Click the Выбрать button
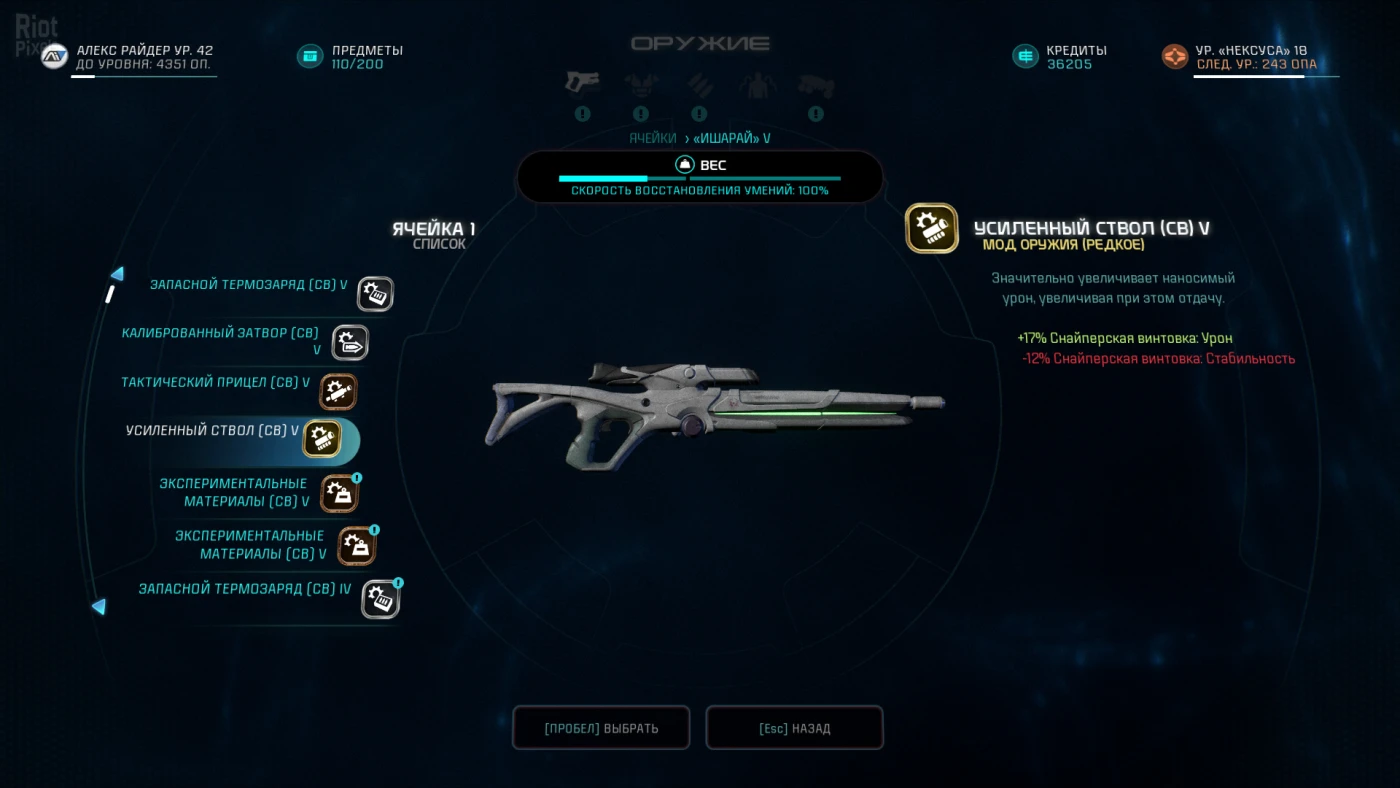1400x788 pixels. 601,728
